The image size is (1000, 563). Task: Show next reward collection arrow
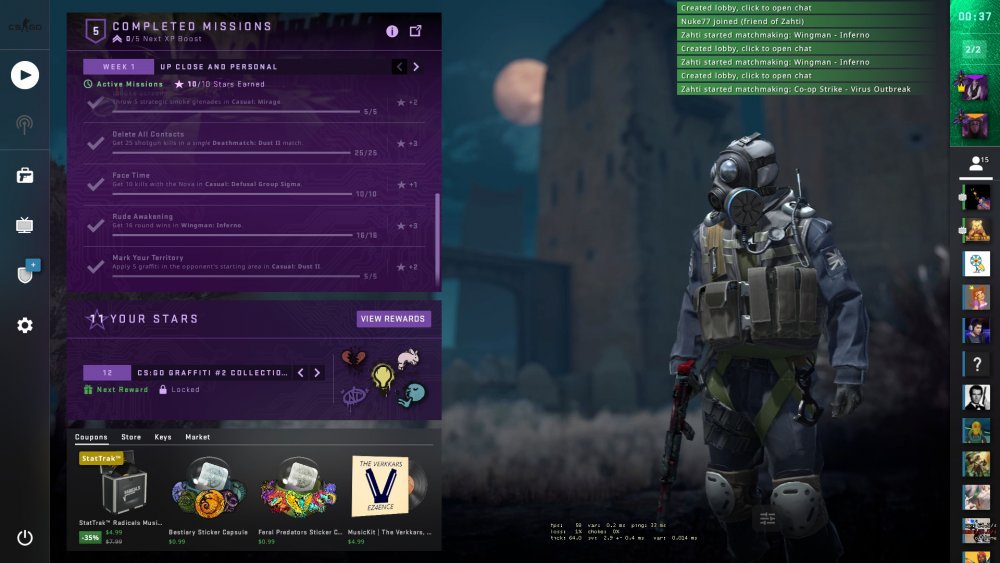tap(317, 373)
